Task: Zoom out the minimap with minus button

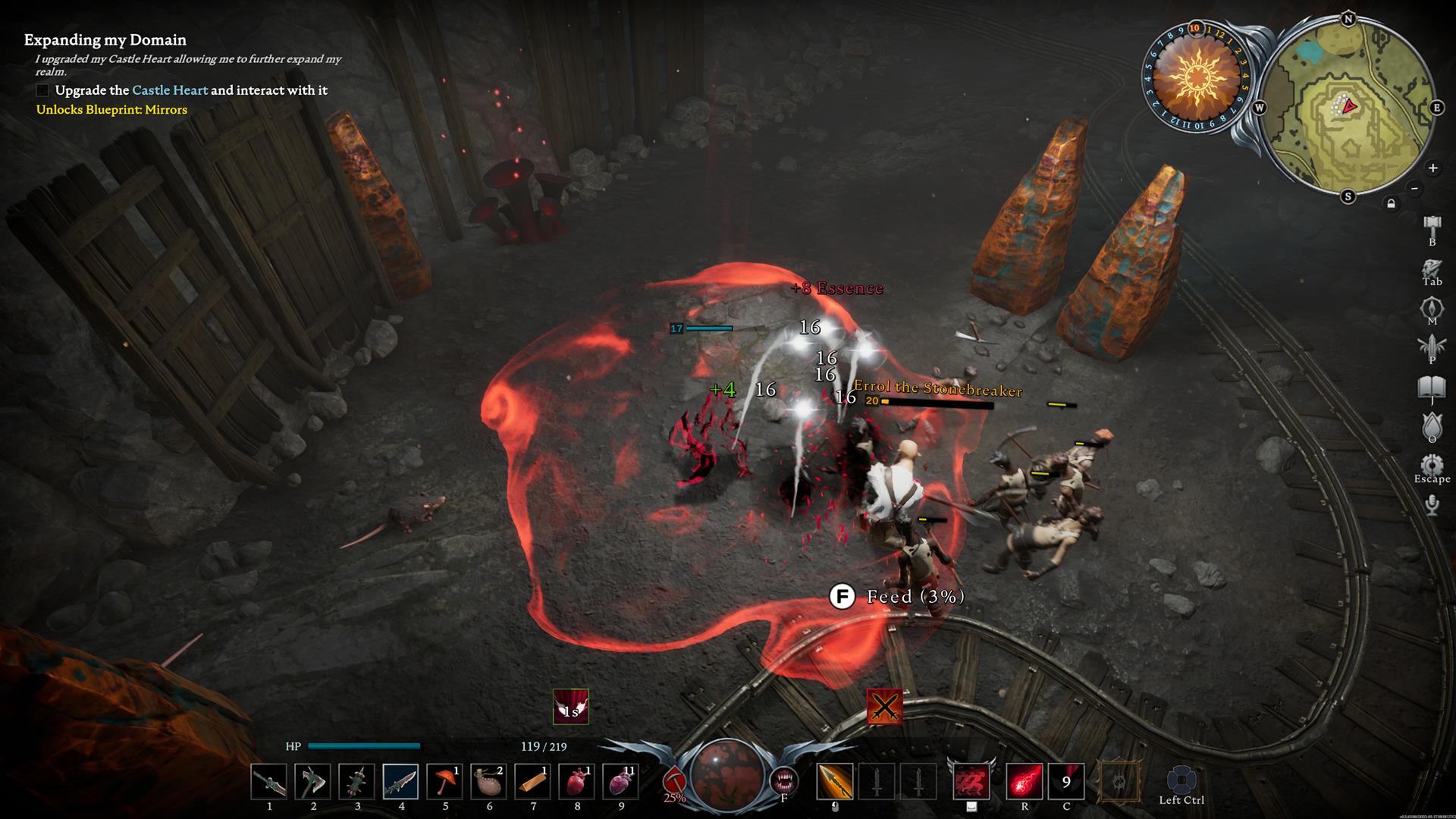Action: (1414, 188)
